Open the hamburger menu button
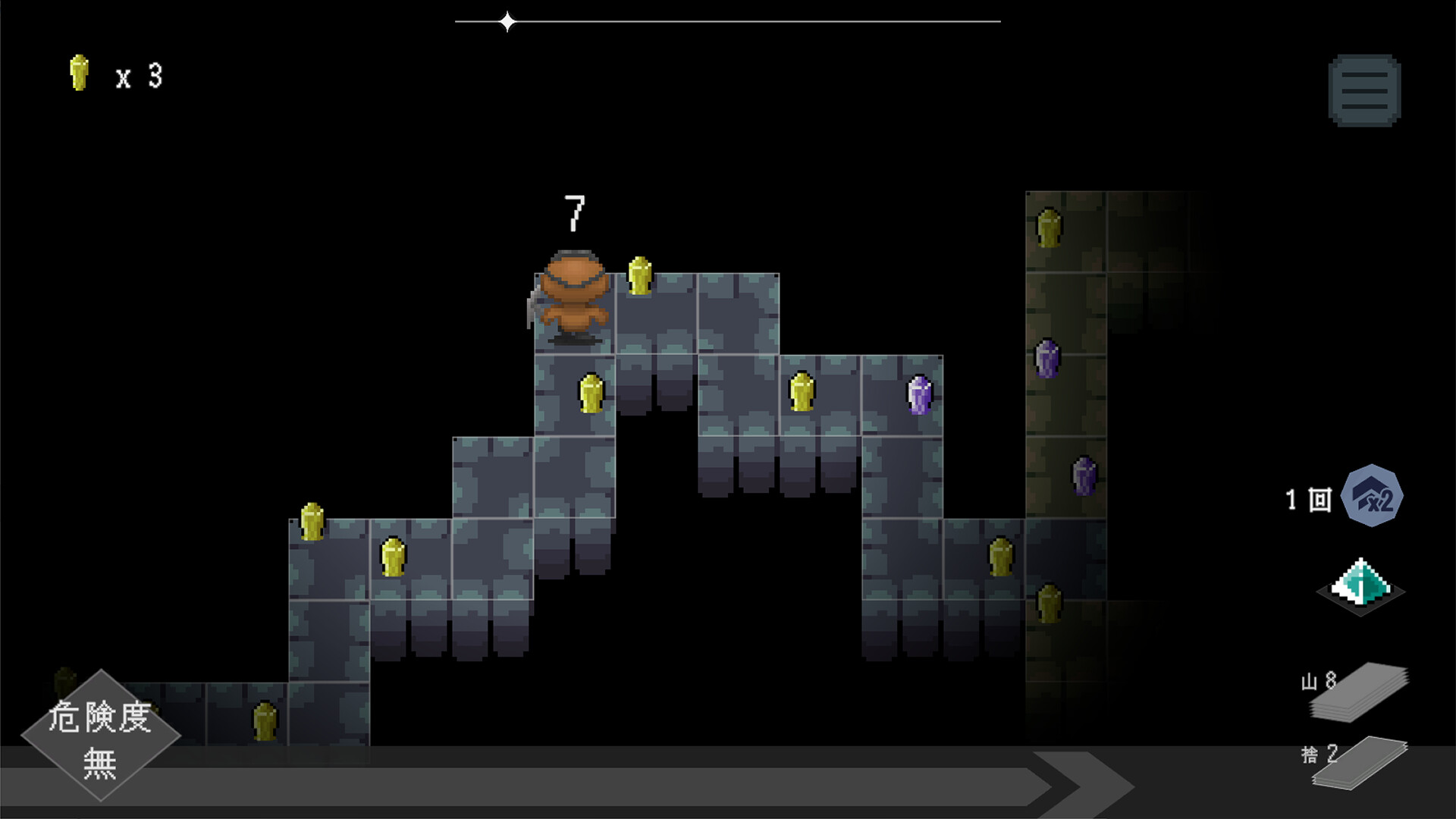The width and height of the screenshot is (1456, 819). tap(1364, 91)
